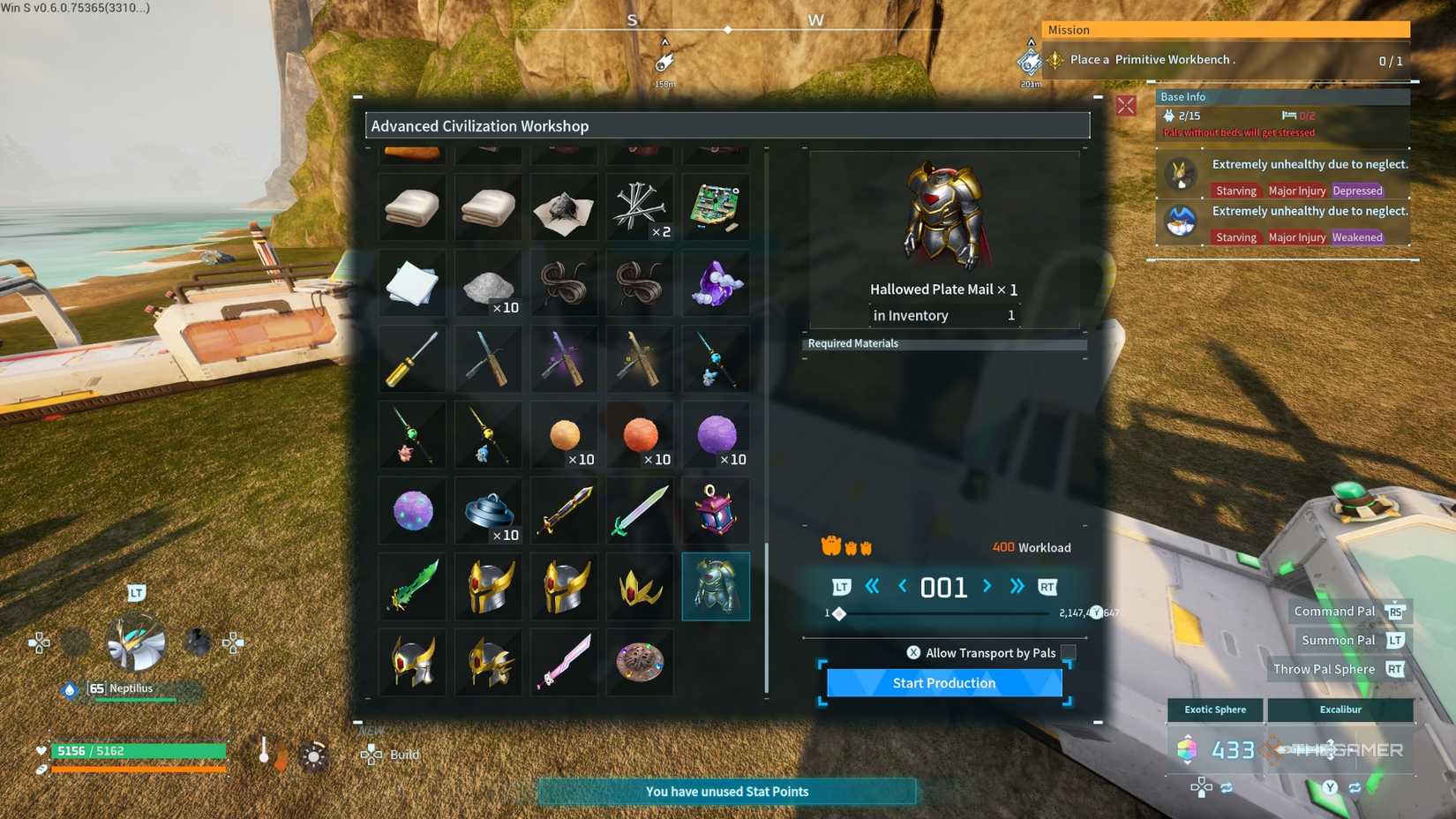Image resolution: width=1456 pixels, height=819 pixels.
Task: Select the Hallowed Plate Mail recipe
Action: coord(716,586)
